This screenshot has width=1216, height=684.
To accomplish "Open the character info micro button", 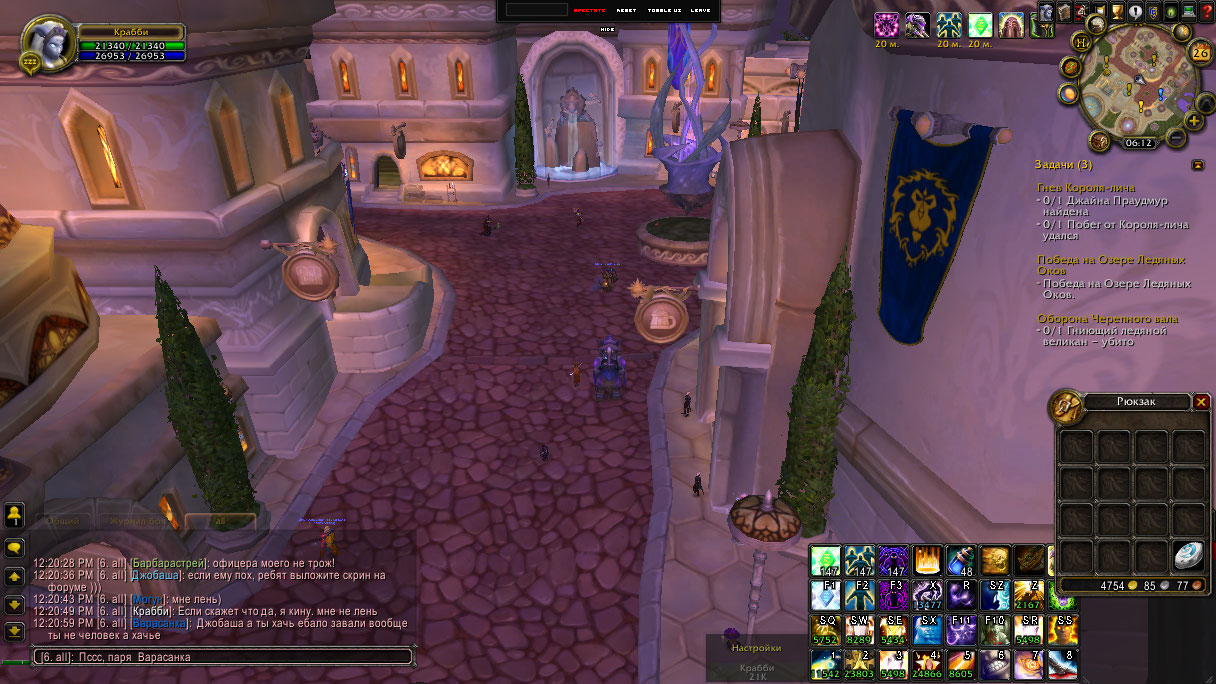I will pyautogui.click(x=1046, y=12).
